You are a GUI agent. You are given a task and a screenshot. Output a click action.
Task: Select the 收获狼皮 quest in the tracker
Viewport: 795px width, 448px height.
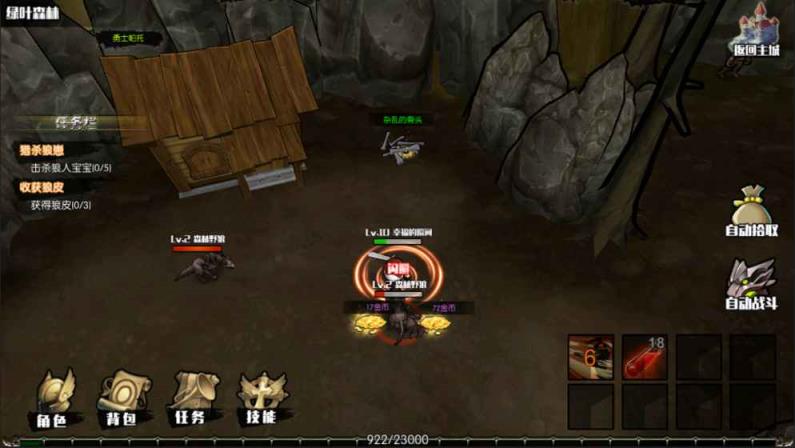(x=41, y=187)
